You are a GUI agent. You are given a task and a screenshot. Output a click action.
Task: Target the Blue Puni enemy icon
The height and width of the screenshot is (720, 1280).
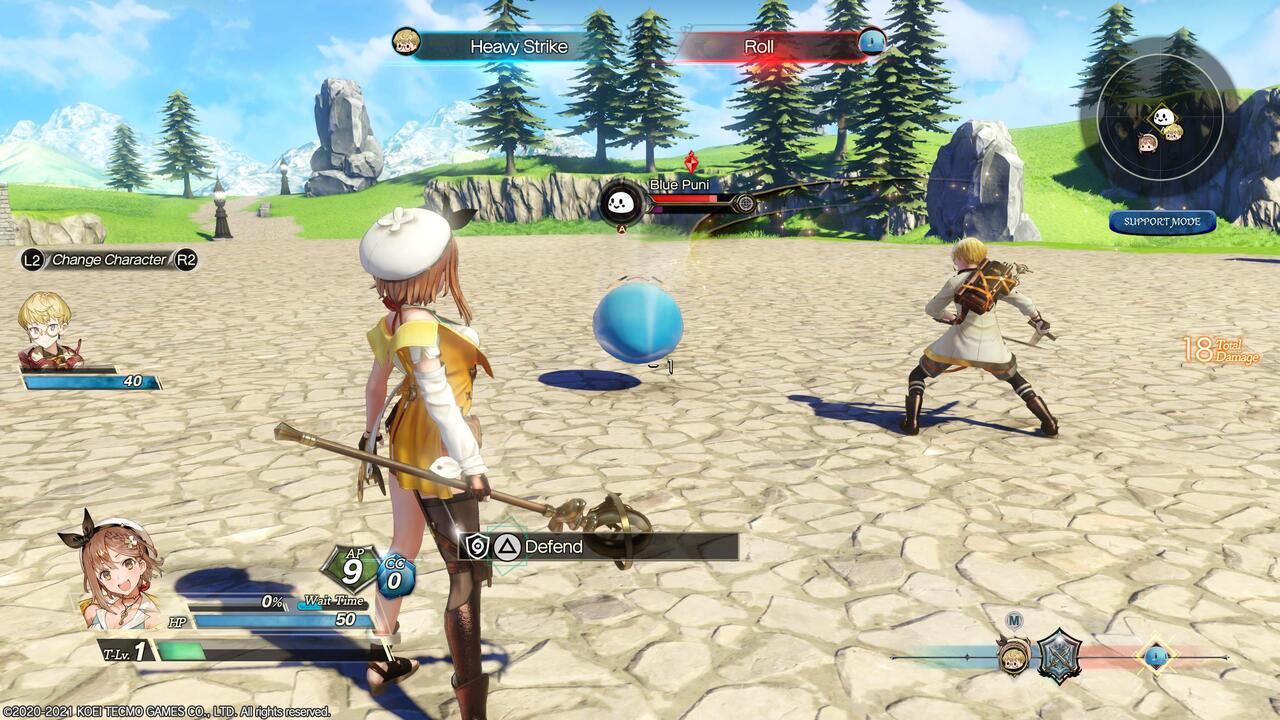(x=620, y=204)
